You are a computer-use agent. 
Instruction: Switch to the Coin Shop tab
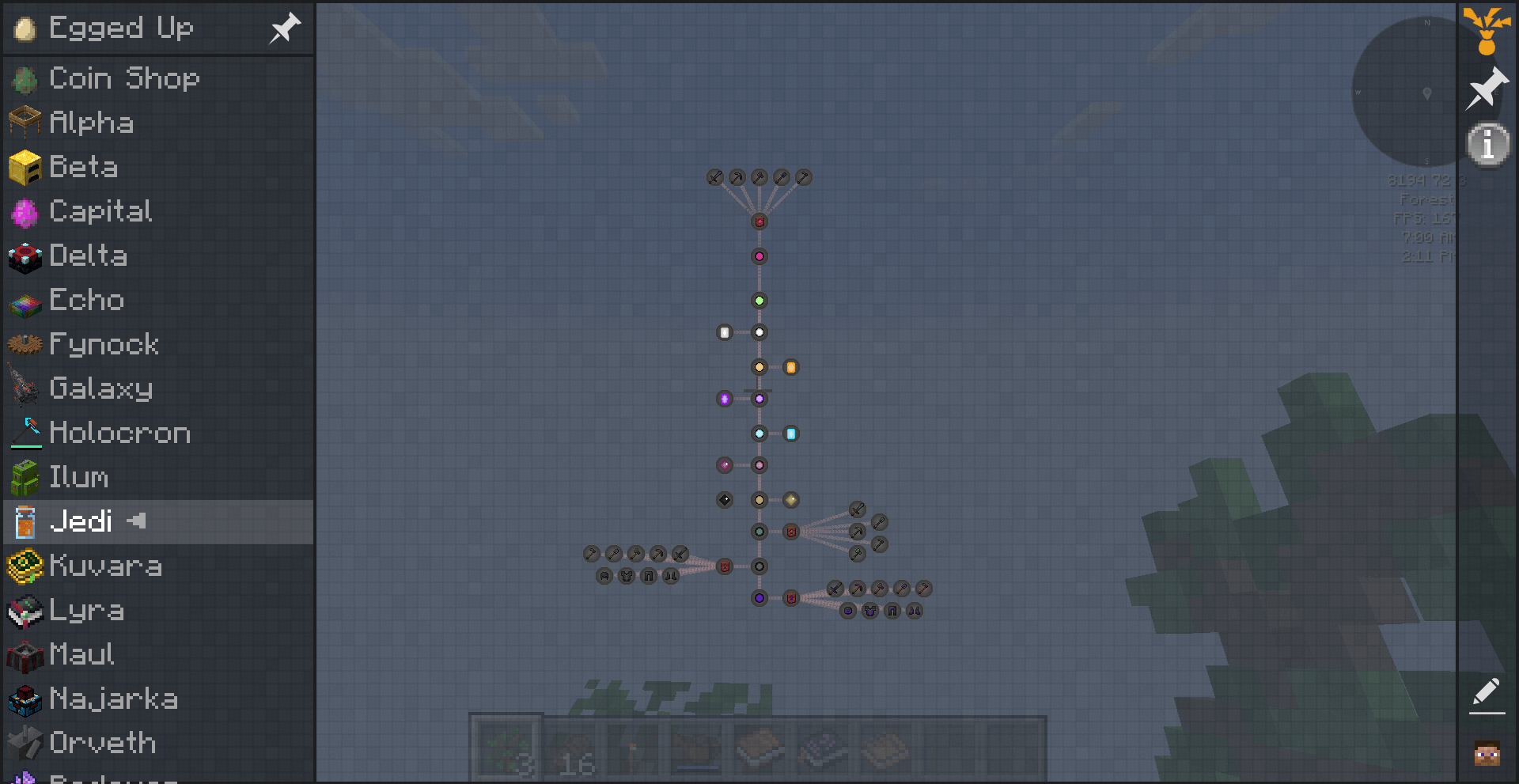[x=124, y=78]
